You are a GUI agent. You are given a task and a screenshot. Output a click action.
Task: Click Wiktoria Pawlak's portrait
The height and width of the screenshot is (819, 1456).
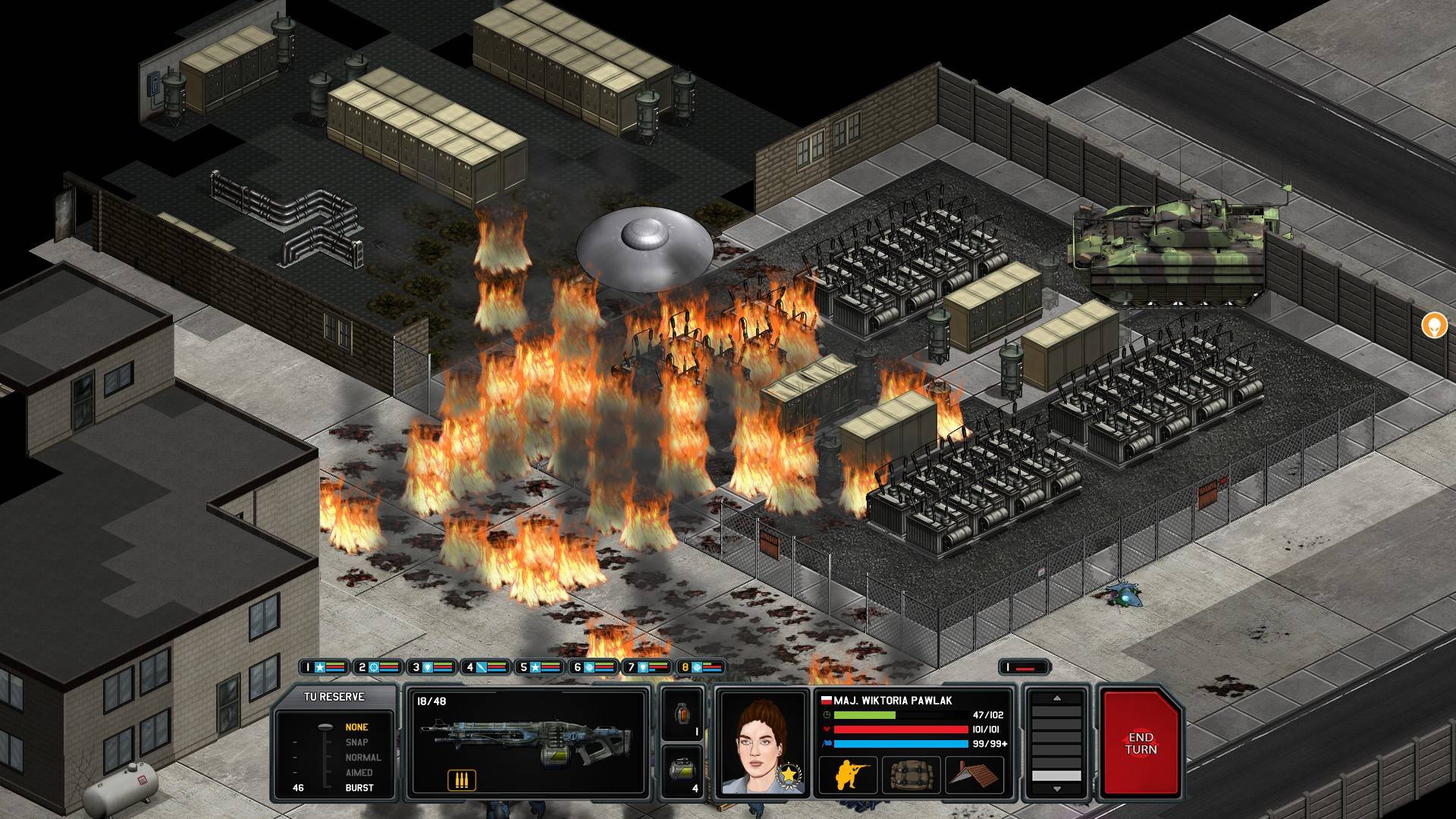761,743
